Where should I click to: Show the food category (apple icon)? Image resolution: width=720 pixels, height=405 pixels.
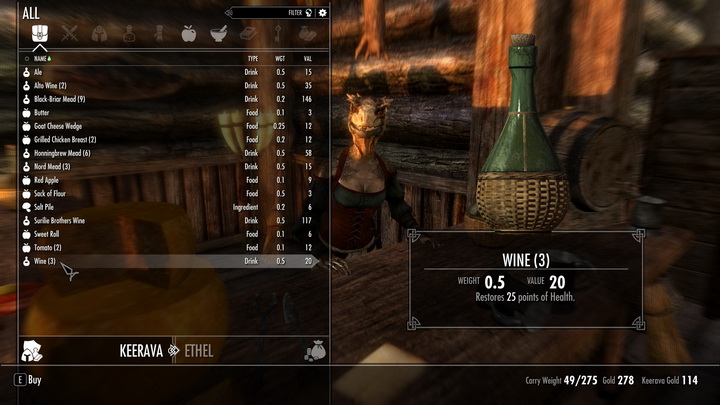[x=189, y=33]
